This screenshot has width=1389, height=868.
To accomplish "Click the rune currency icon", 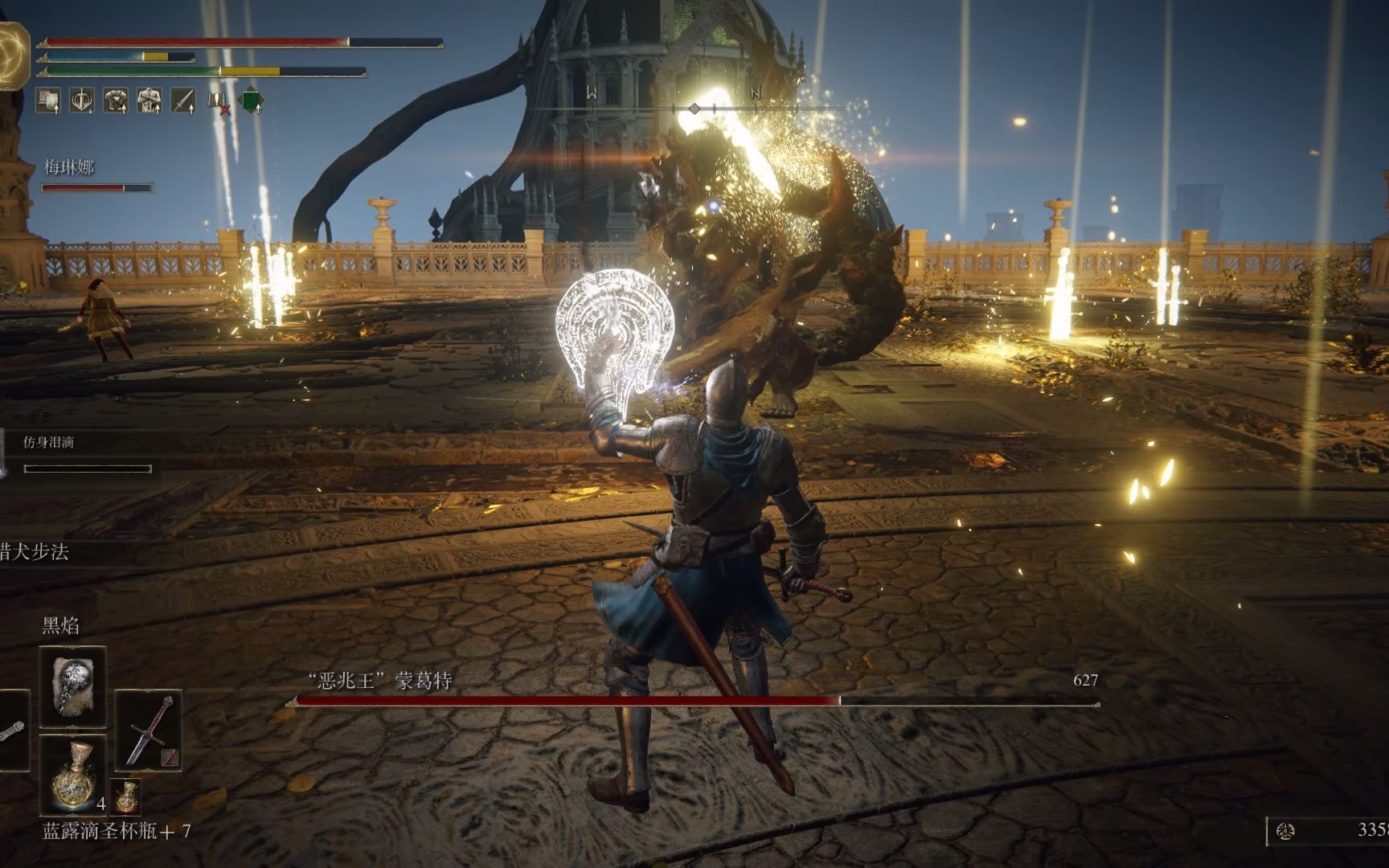I will tap(1285, 831).
